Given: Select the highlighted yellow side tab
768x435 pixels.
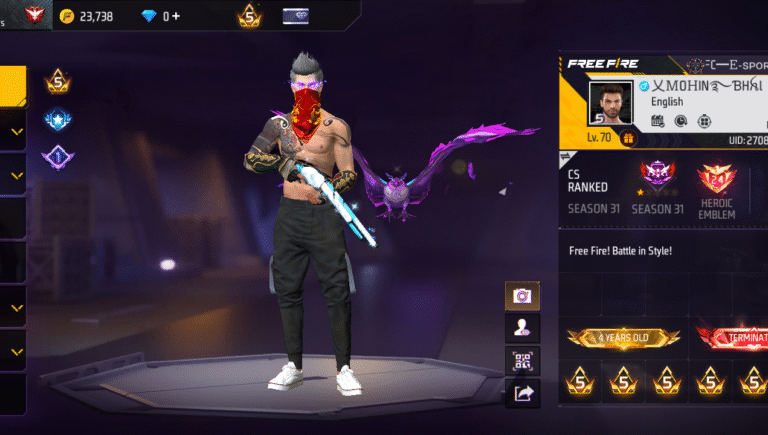Looking at the screenshot, I should click(x=13, y=86).
